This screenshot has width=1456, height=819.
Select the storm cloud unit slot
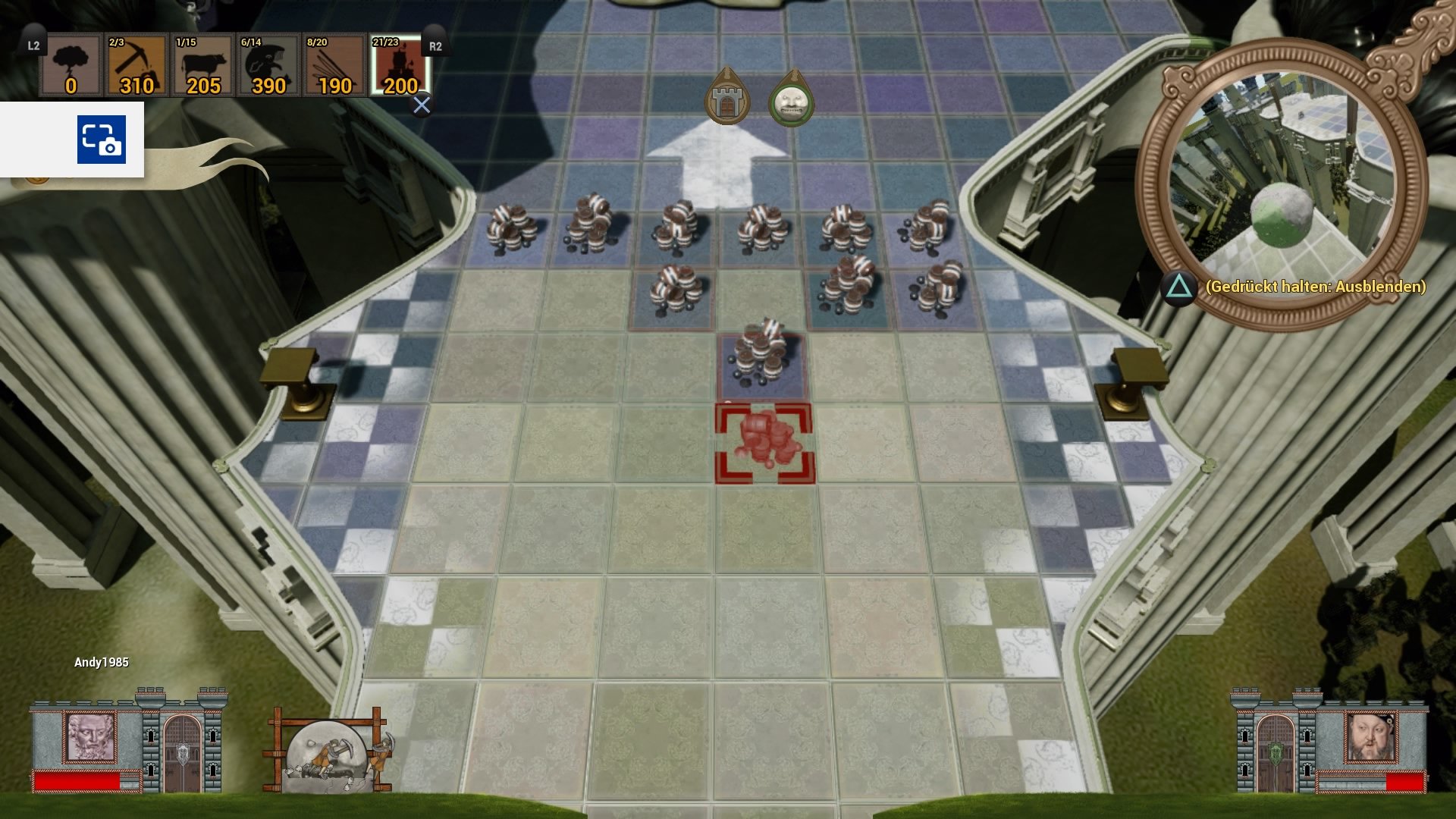click(71, 66)
